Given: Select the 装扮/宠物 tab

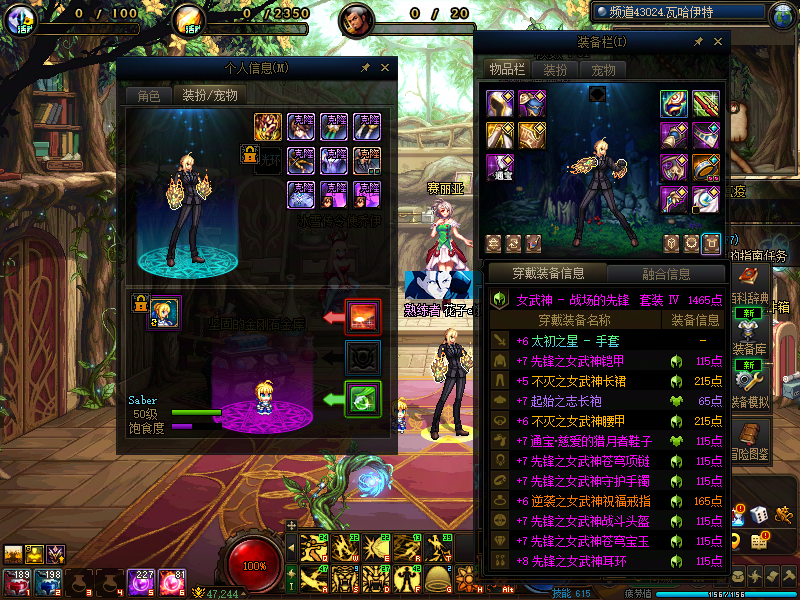Looking at the screenshot, I should click(x=208, y=96).
